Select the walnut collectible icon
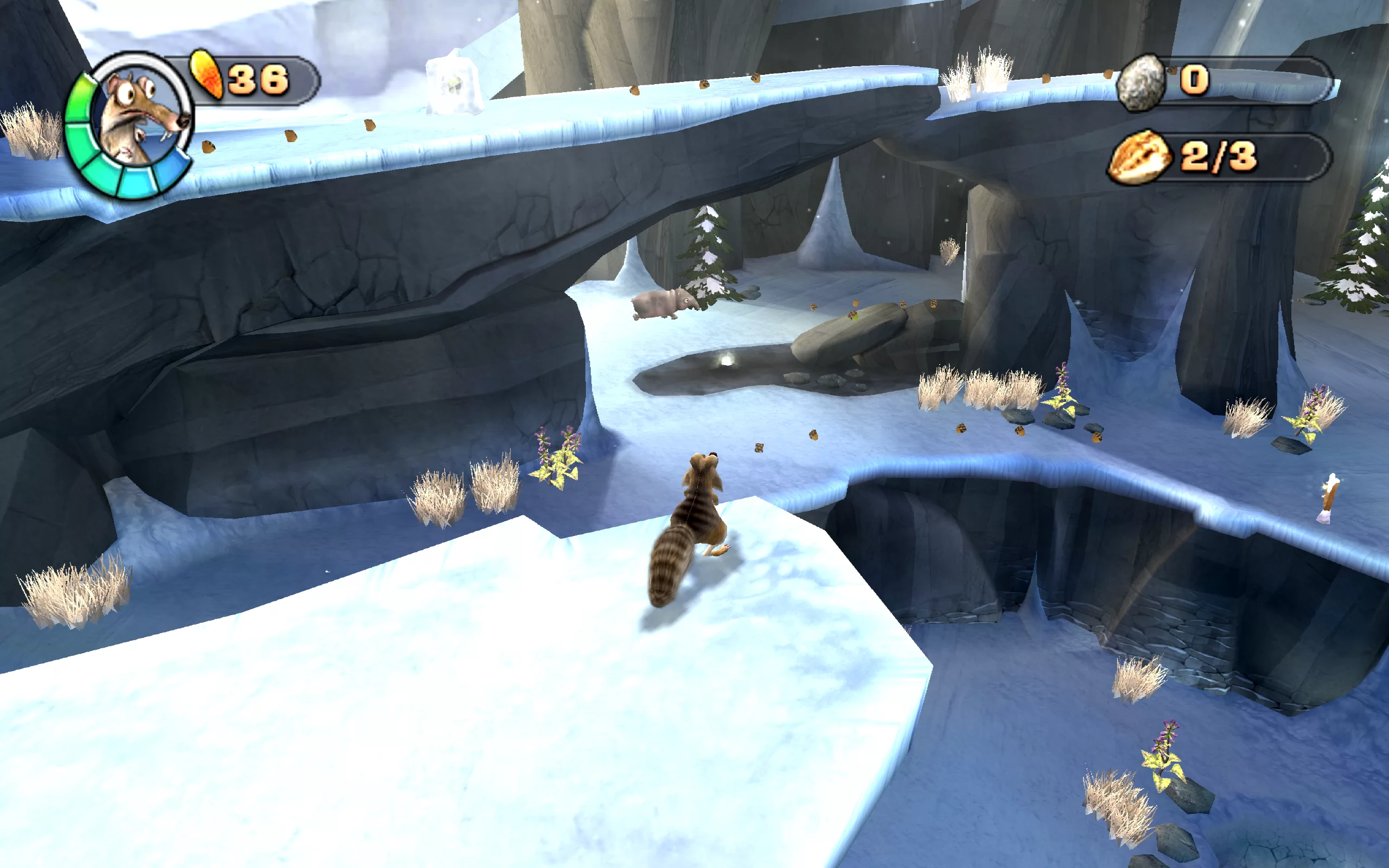This screenshot has height=868, width=1389. pyautogui.click(x=1139, y=157)
